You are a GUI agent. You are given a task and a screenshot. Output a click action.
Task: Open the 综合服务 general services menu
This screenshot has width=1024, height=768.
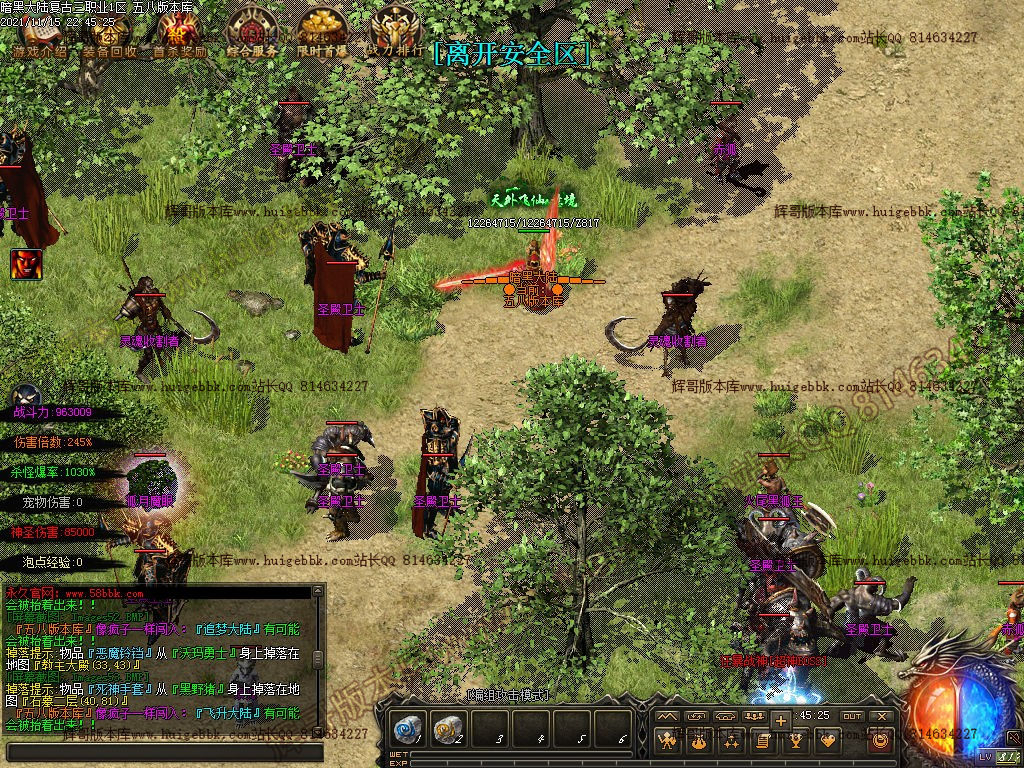point(252,33)
